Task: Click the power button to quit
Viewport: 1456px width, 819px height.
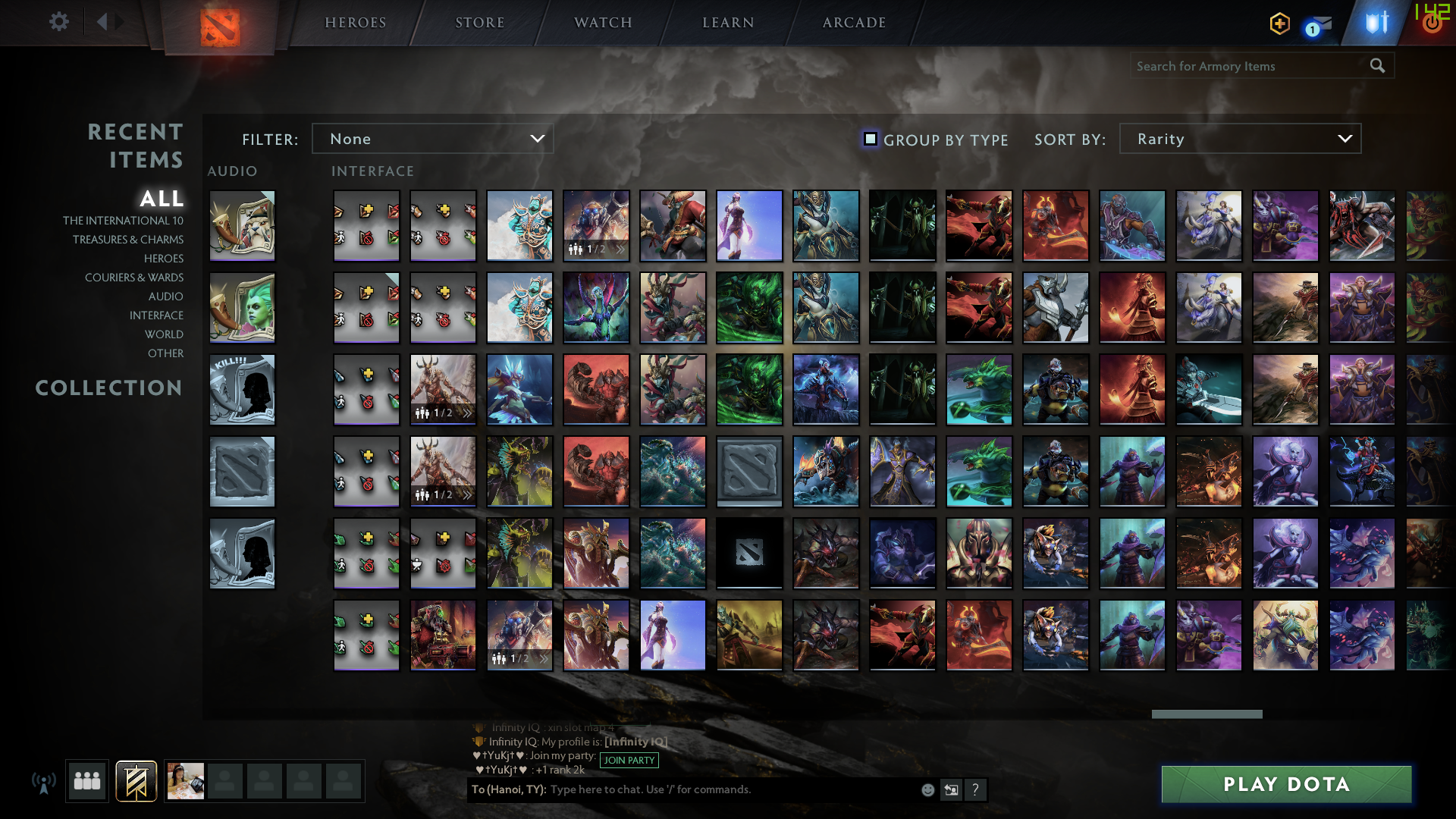Action: (1432, 22)
